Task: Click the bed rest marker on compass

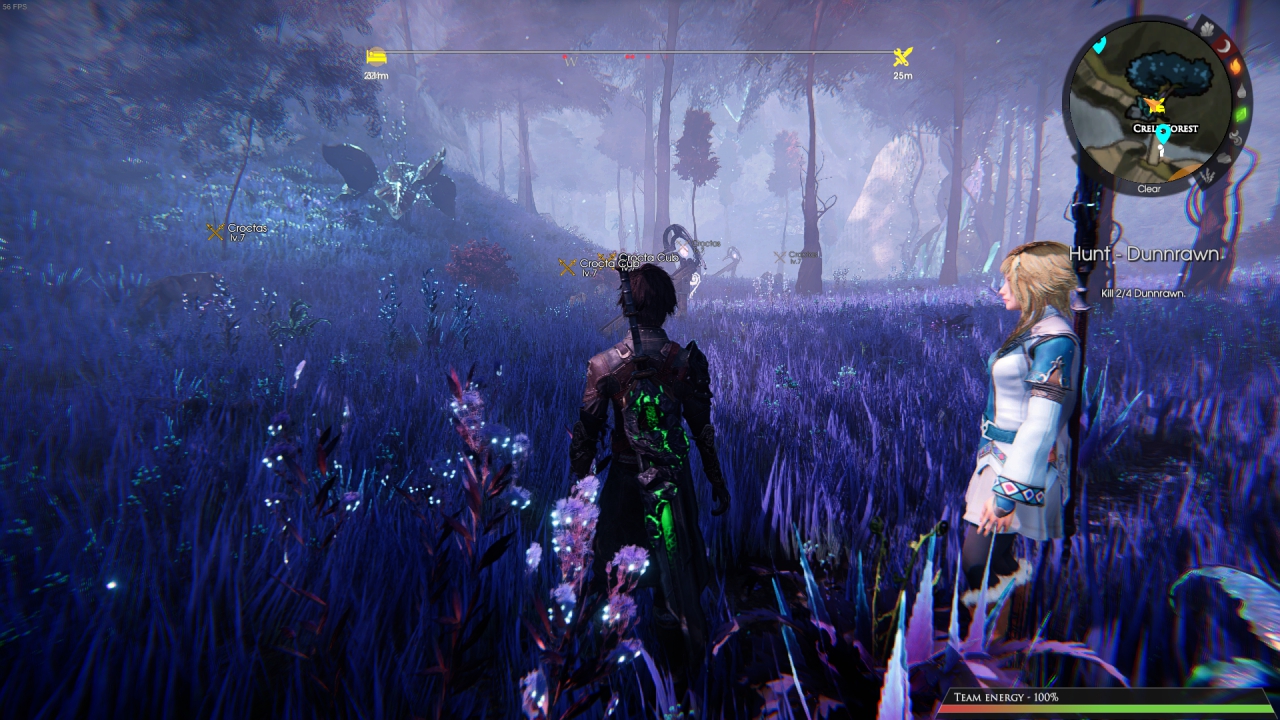Action: point(376,57)
